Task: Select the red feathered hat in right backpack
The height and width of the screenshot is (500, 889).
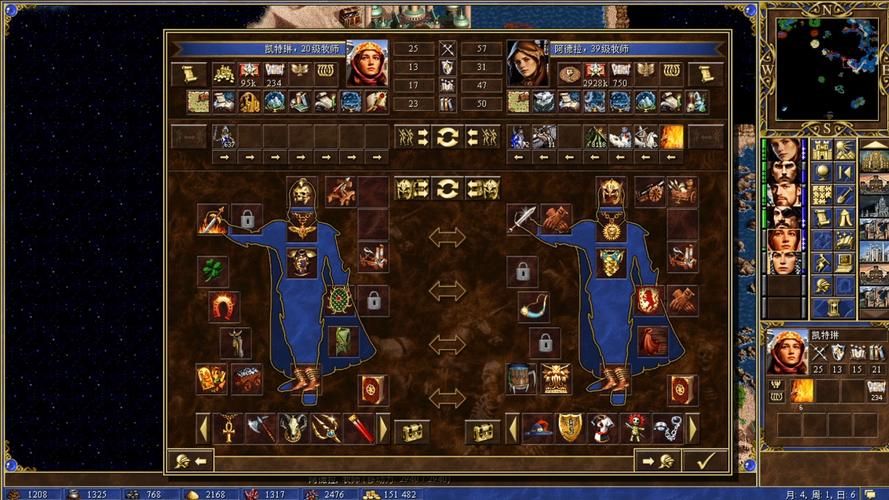Action: (x=538, y=429)
